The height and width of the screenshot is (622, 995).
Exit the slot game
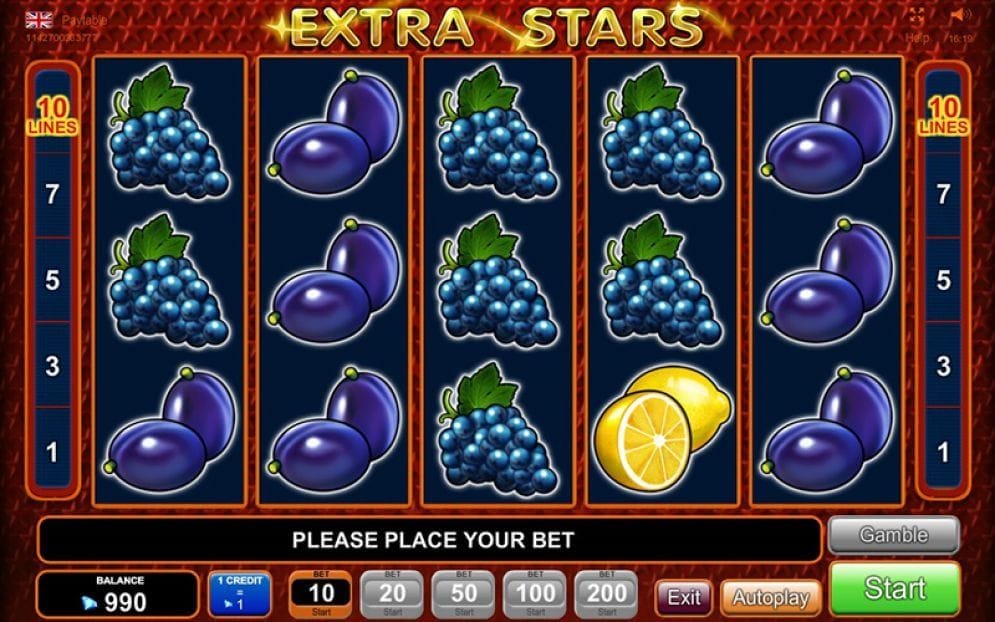click(x=684, y=598)
